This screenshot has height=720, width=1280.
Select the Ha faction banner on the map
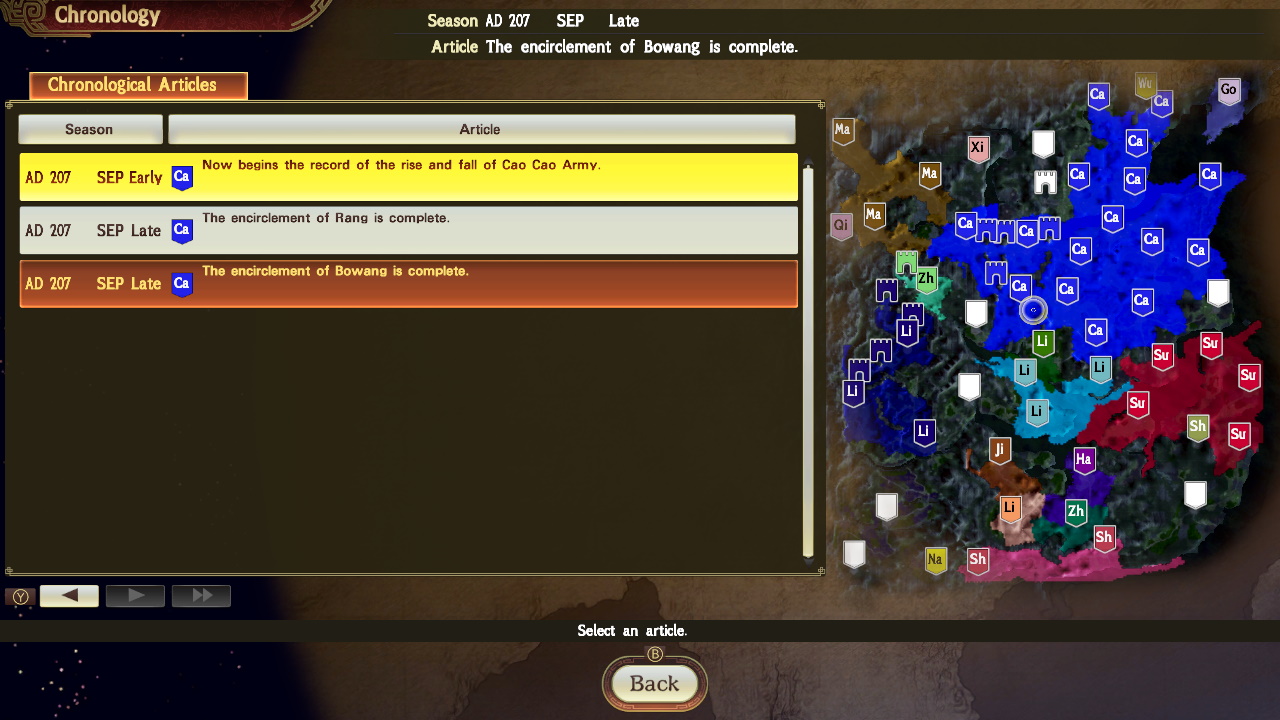pyautogui.click(x=1084, y=460)
